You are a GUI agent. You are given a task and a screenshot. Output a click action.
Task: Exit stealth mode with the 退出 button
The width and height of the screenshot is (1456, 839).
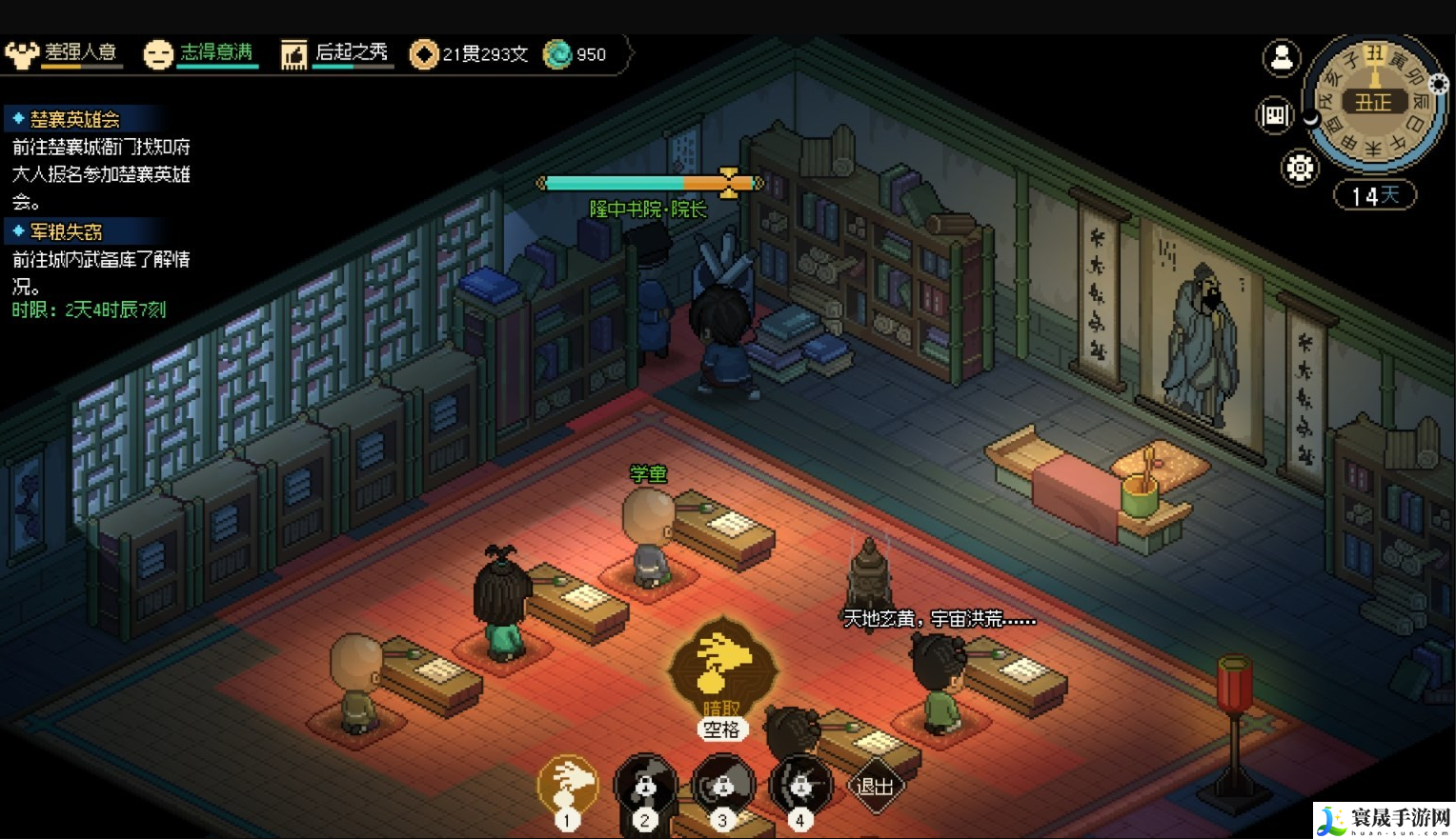(875, 787)
